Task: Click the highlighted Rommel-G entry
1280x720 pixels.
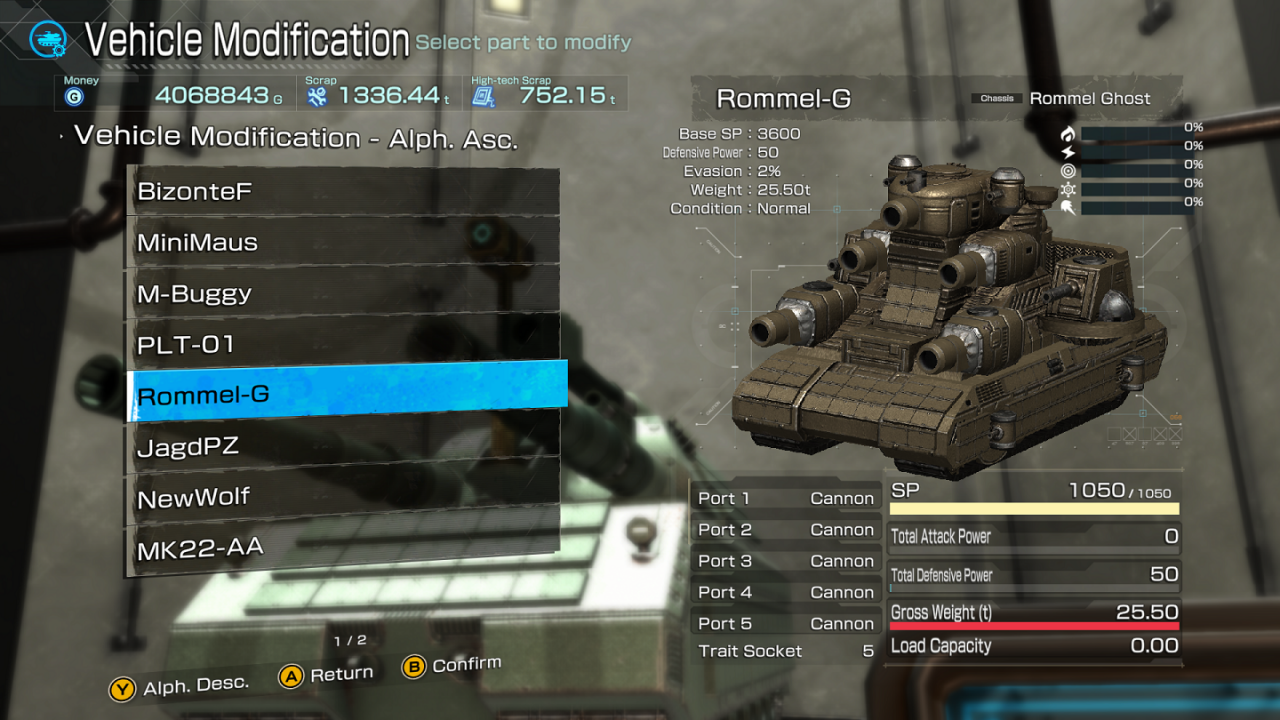Action: [346, 395]
